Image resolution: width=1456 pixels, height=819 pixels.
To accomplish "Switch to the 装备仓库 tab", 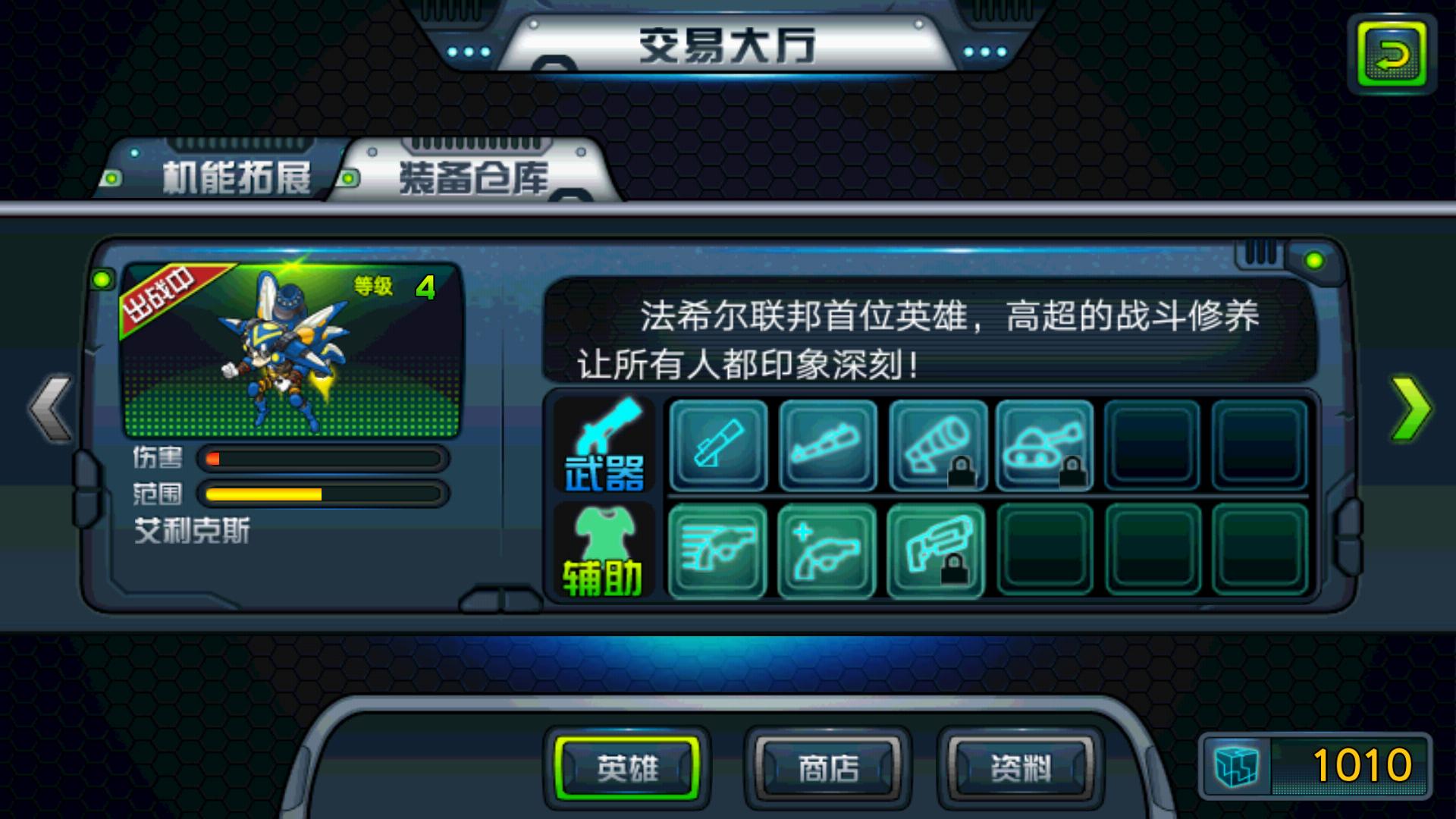I will pyautogui.click(x=474, y=174).
